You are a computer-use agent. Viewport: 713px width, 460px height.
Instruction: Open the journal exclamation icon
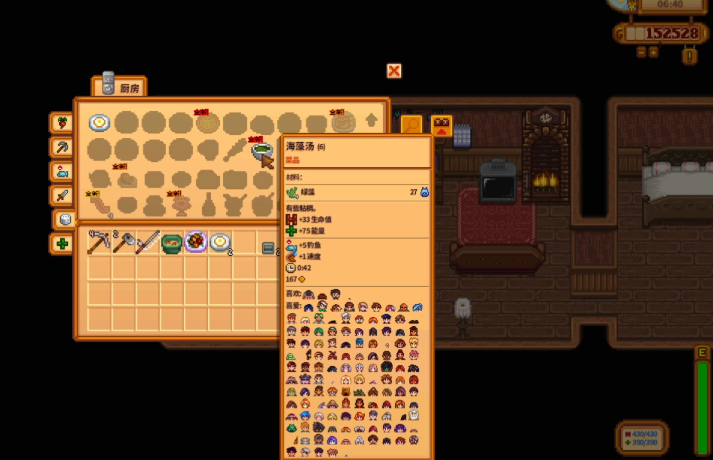pos(689,56)
